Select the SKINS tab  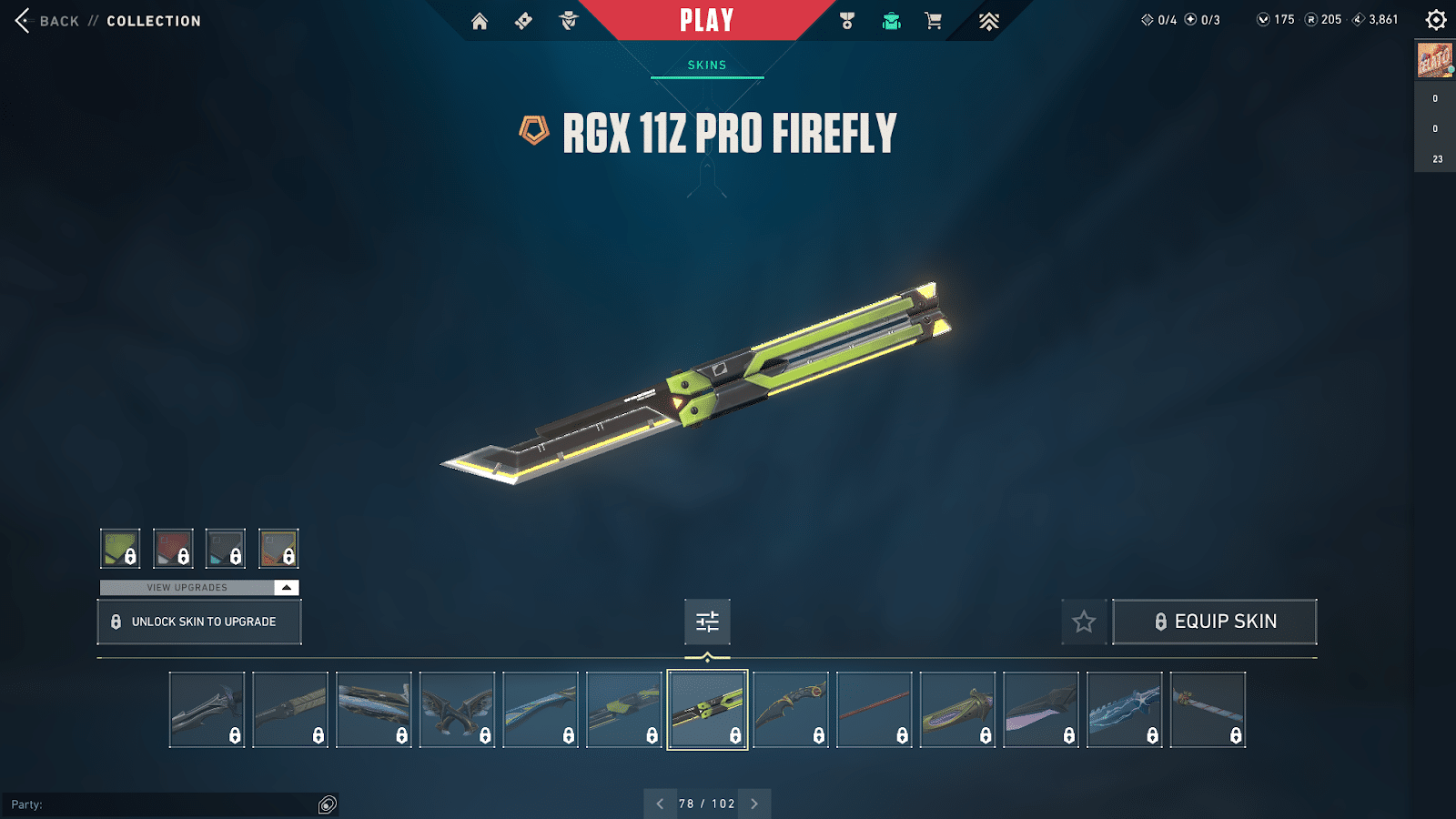pyautogui.click(x=706, y=65)
